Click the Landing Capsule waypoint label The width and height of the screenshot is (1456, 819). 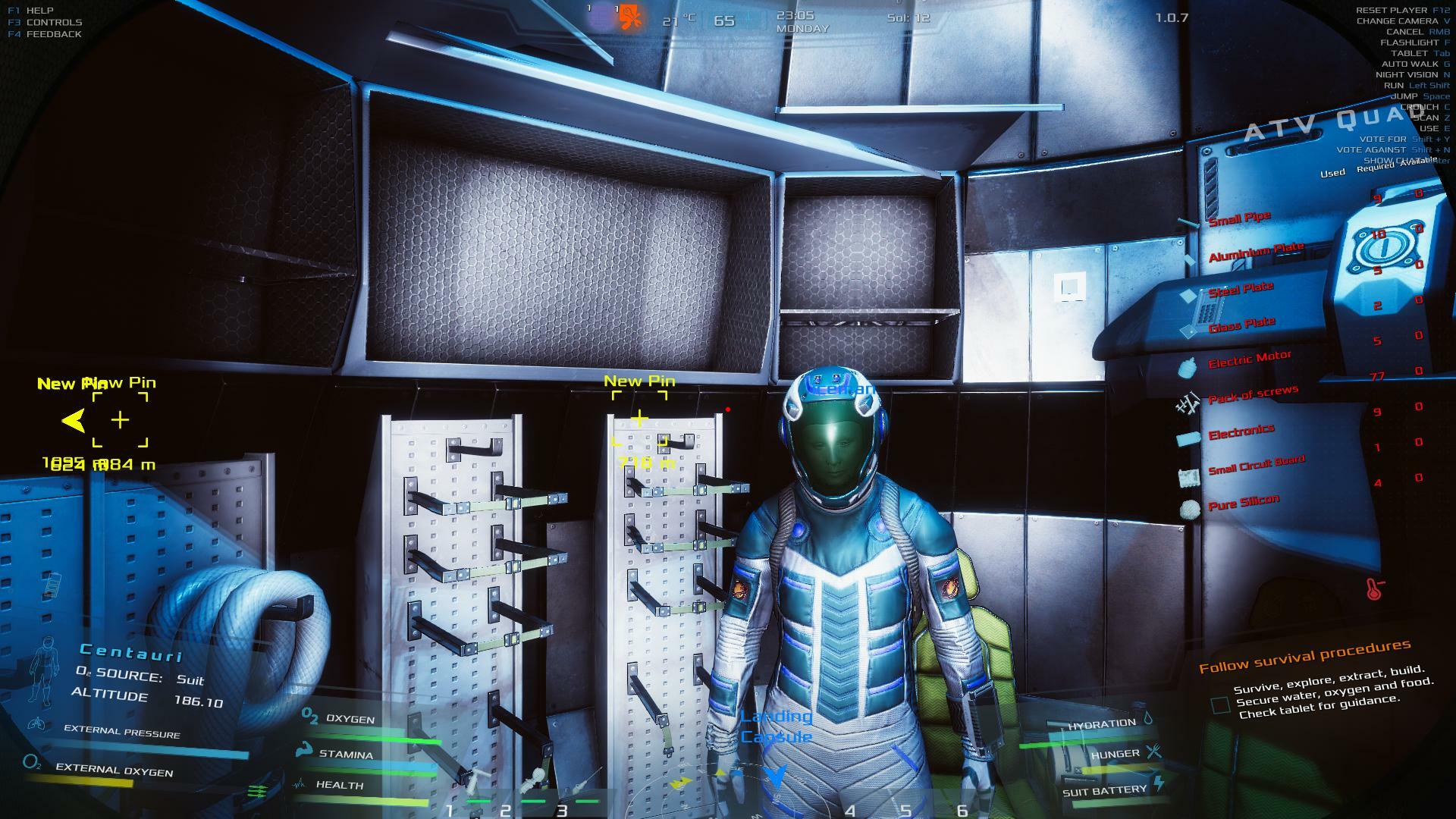tap(776, 726)
